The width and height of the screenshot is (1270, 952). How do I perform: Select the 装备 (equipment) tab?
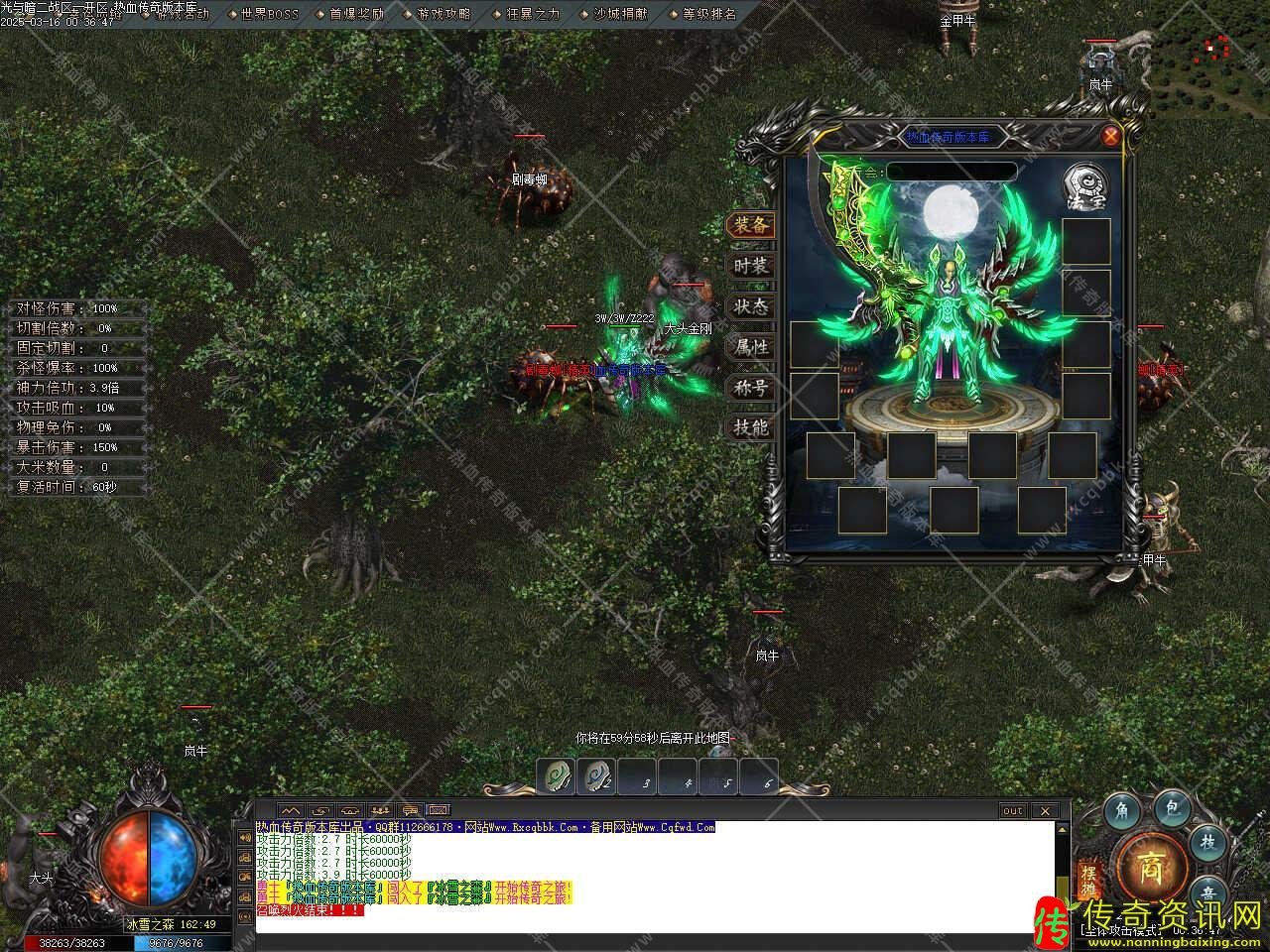click(x=751, y=225)
